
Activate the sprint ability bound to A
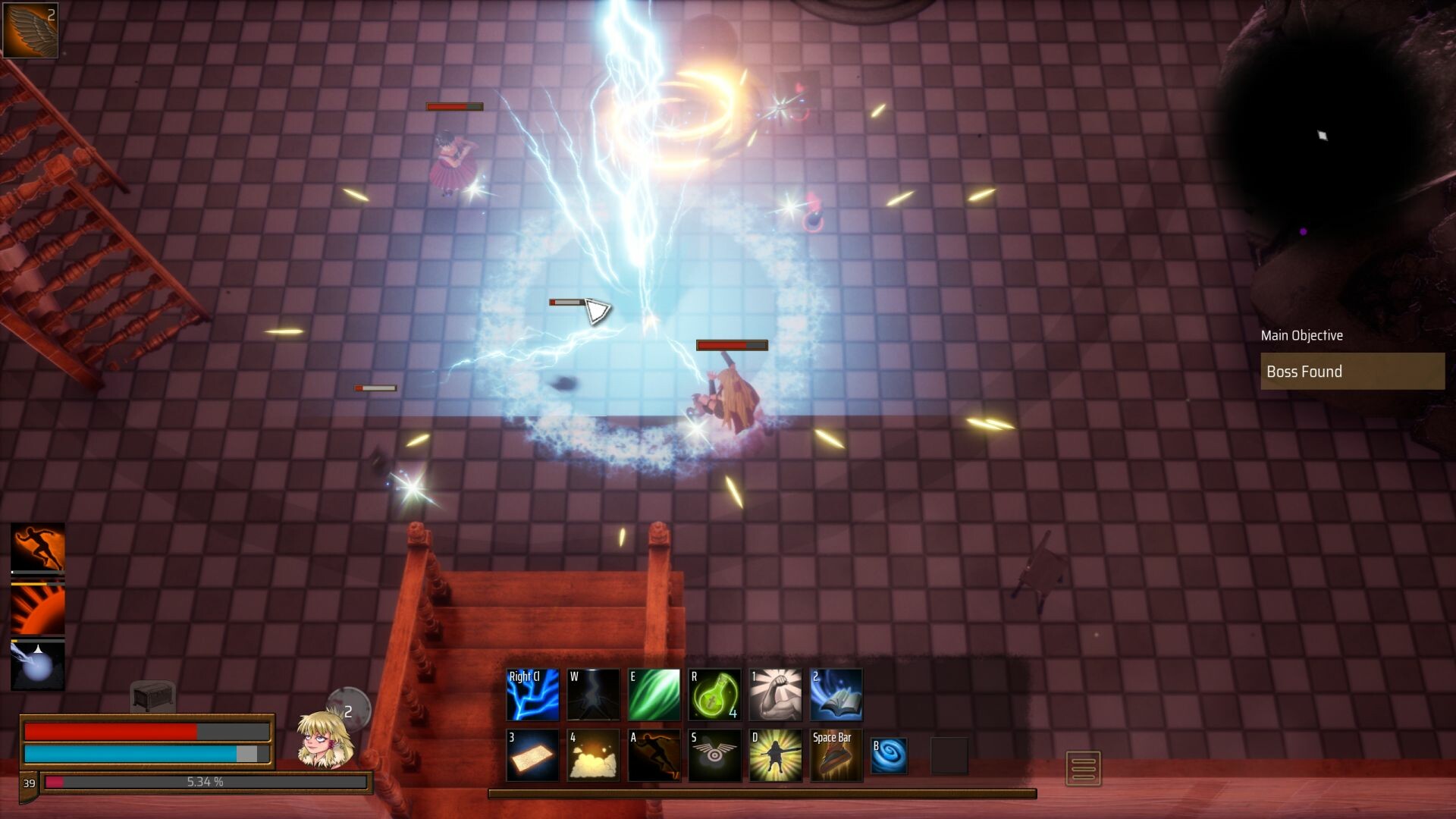pyautogui.click(x=654, y=755)
